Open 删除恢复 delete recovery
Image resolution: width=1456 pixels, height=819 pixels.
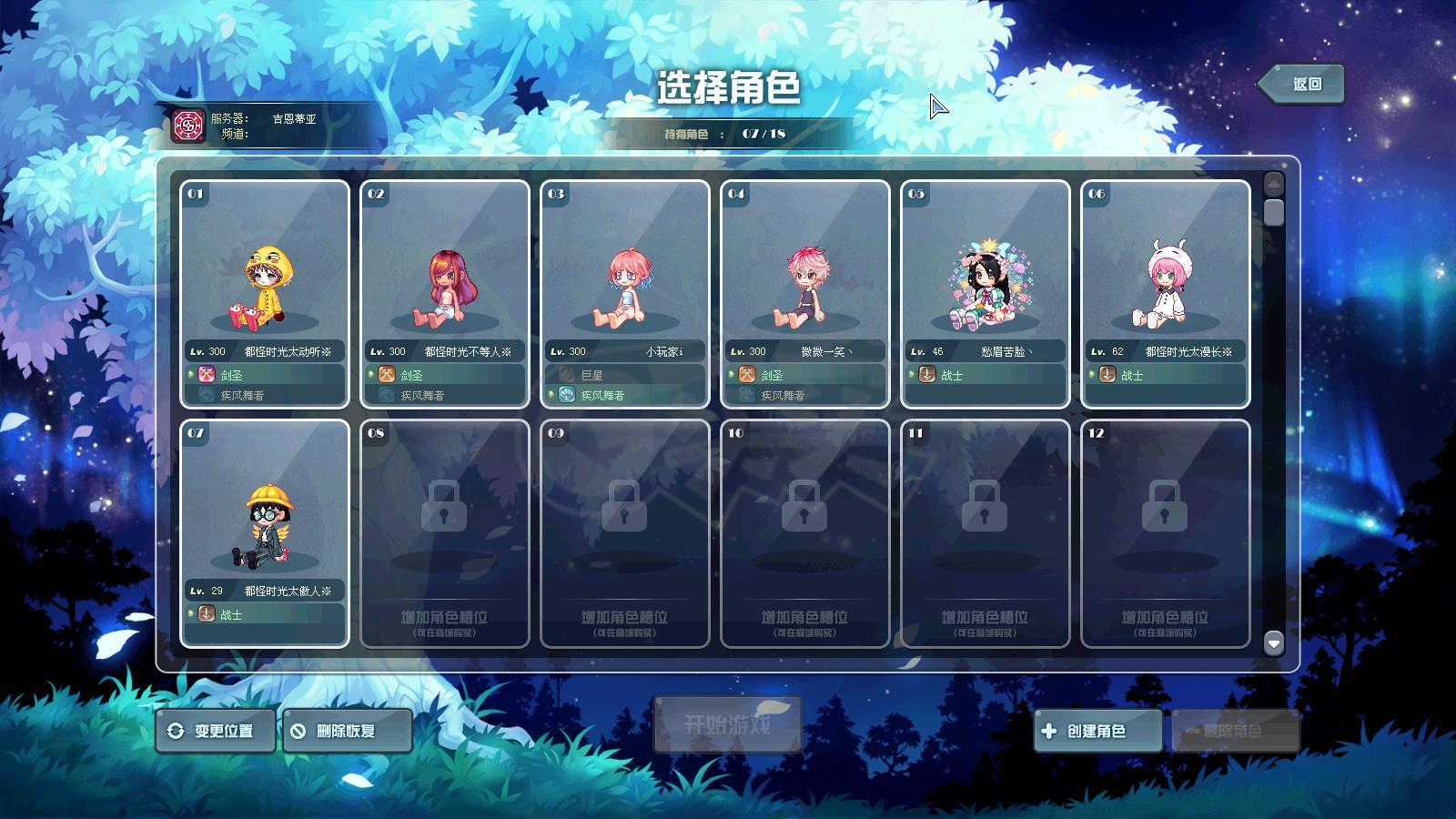tap(347, 731)
